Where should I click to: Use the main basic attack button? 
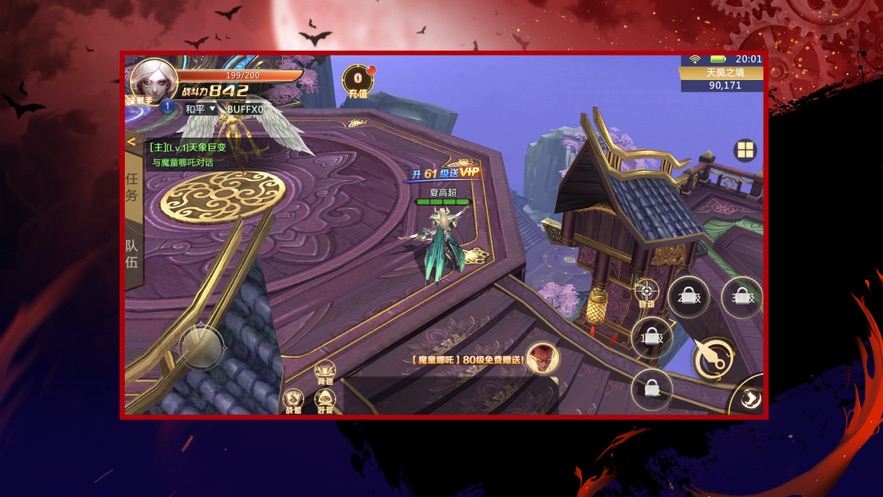click(x=714, y=357)
